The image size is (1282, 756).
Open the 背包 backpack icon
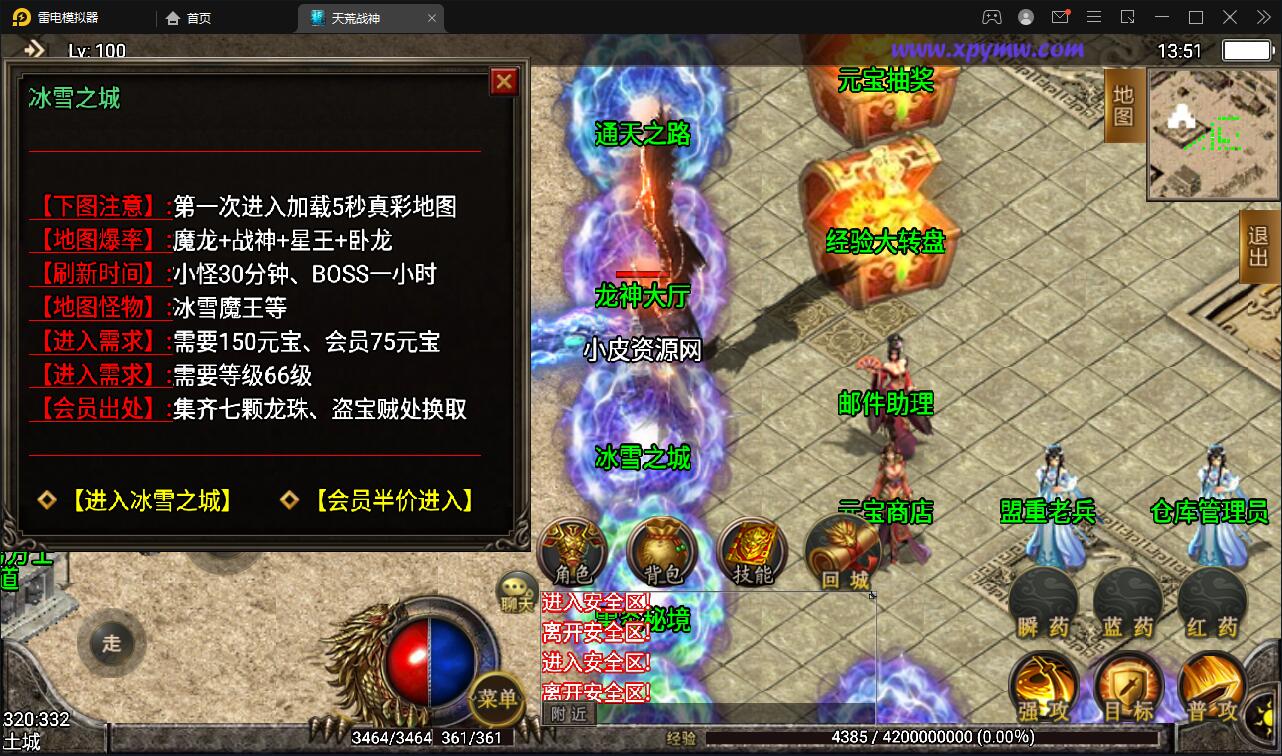pos(660,550)
